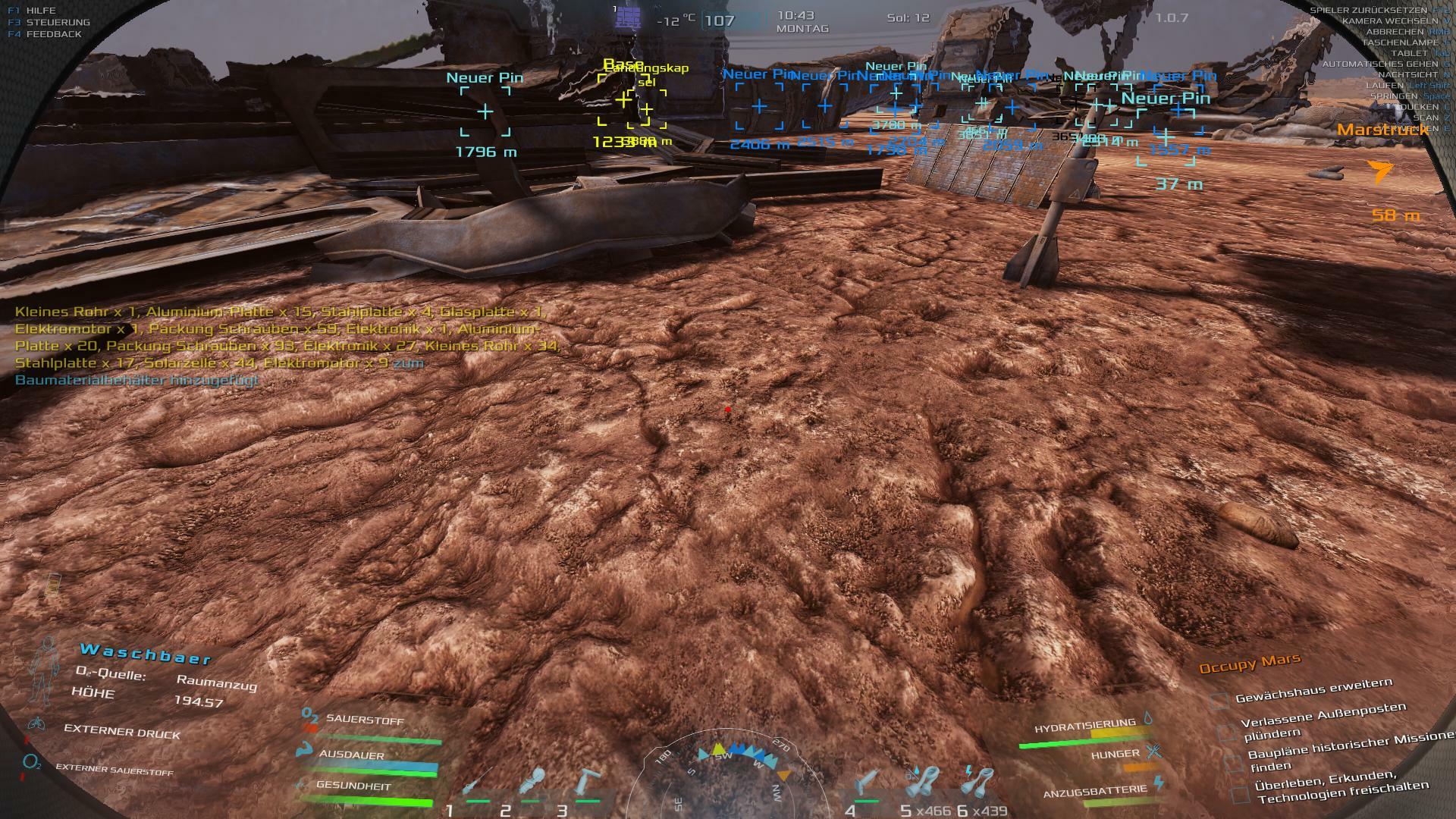This screenshot has width=1456, height=819.
Task: Equip the tool in hotbar slot 4
Action: (x=868, y=783)
